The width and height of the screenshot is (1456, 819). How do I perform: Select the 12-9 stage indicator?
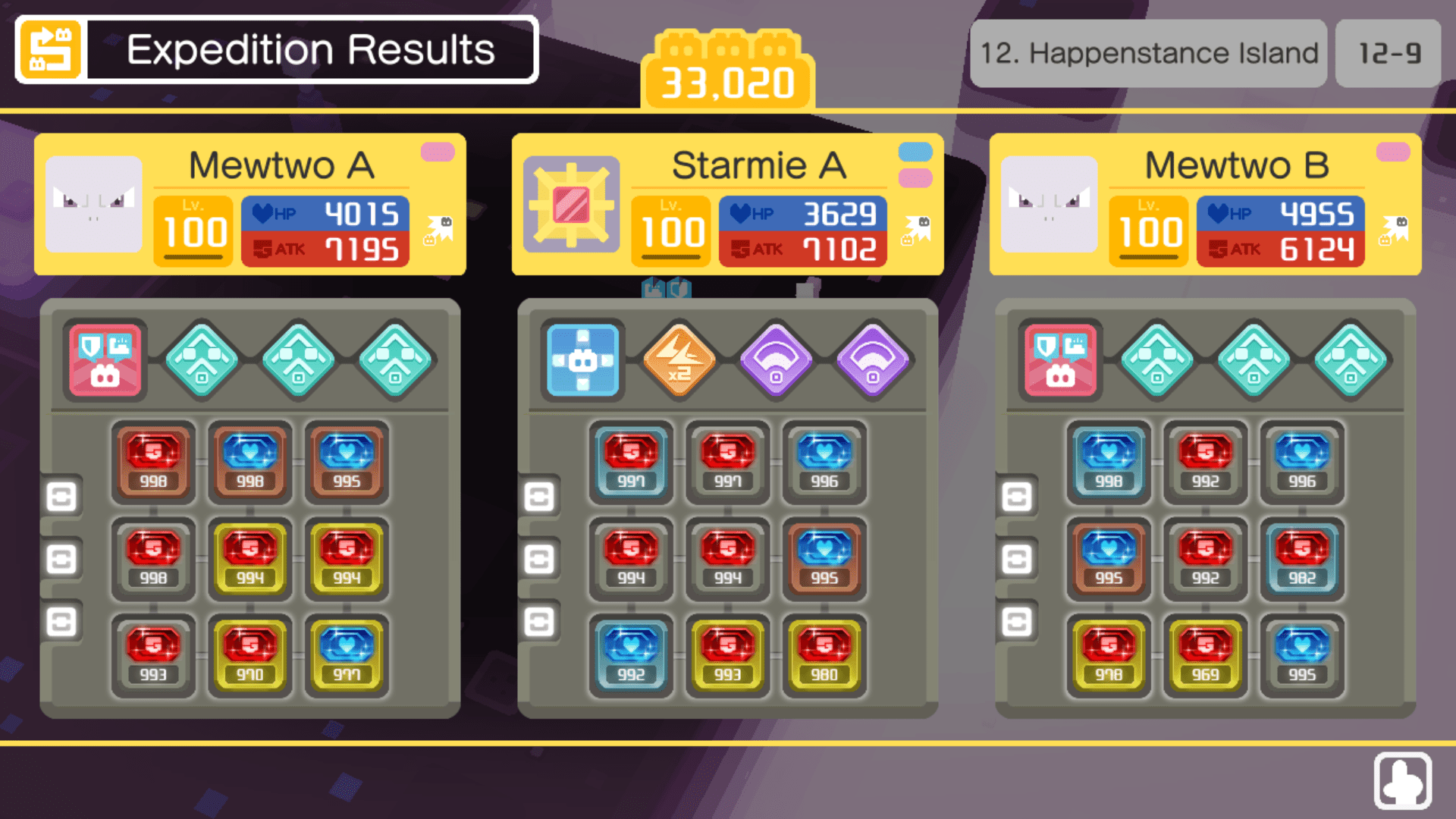pyautogui.click(x=1387, y=52)
